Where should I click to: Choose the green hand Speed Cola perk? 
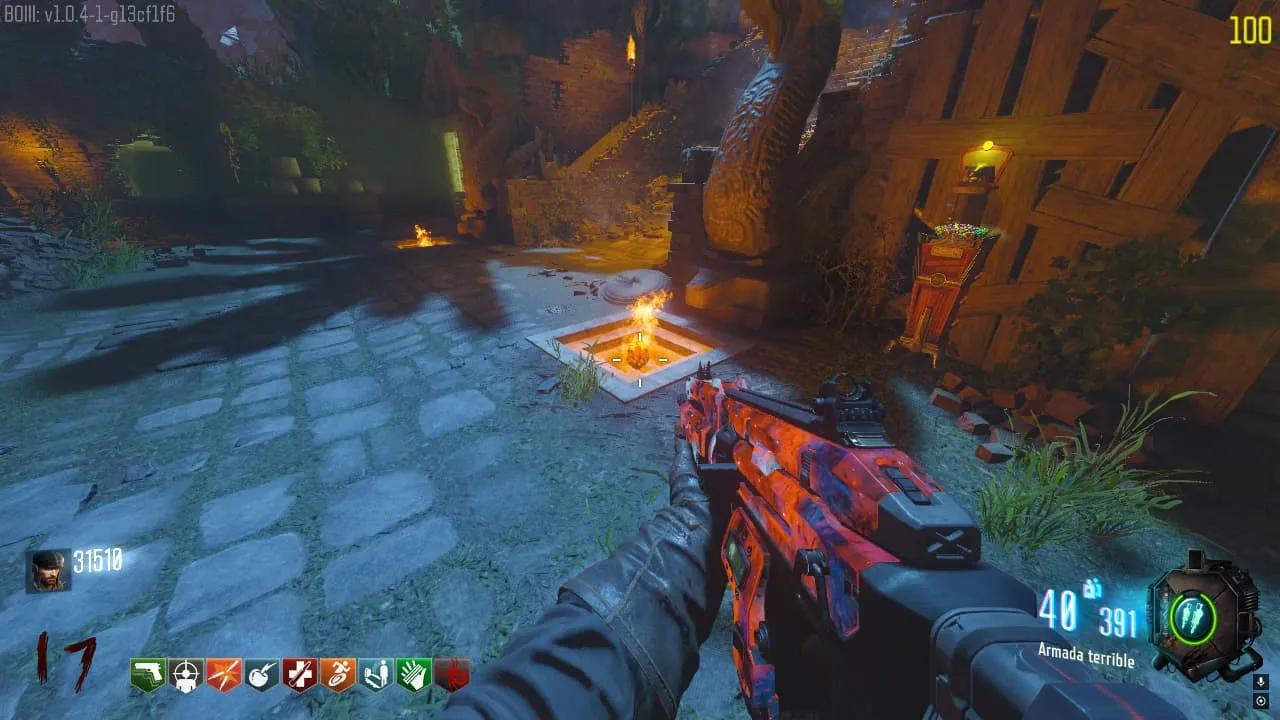(x=413, y=675)
